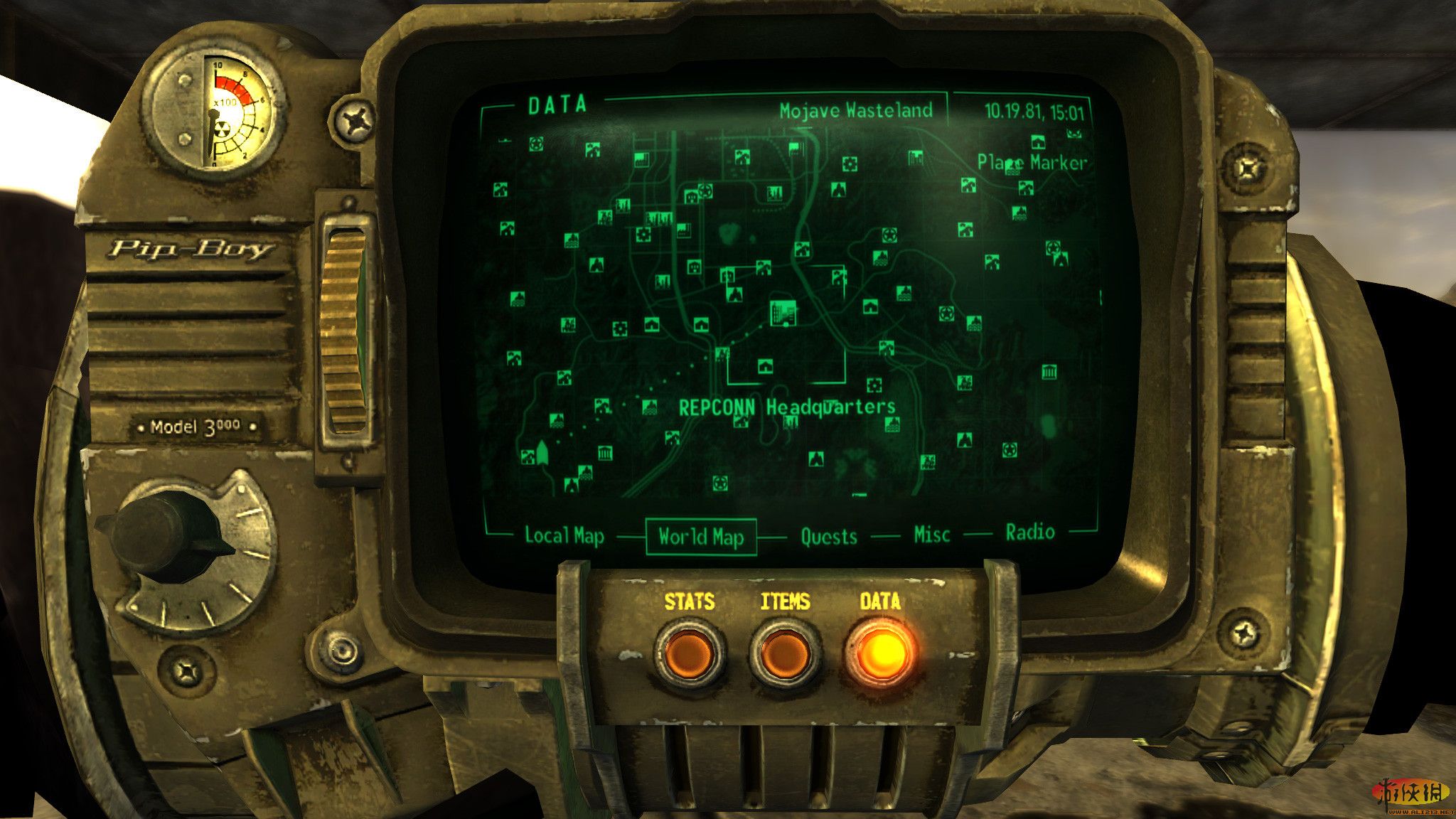This screenshot has width=1456, height=819.
Task: Switch to the Radio tab
Action: [x=1029, y=532]
